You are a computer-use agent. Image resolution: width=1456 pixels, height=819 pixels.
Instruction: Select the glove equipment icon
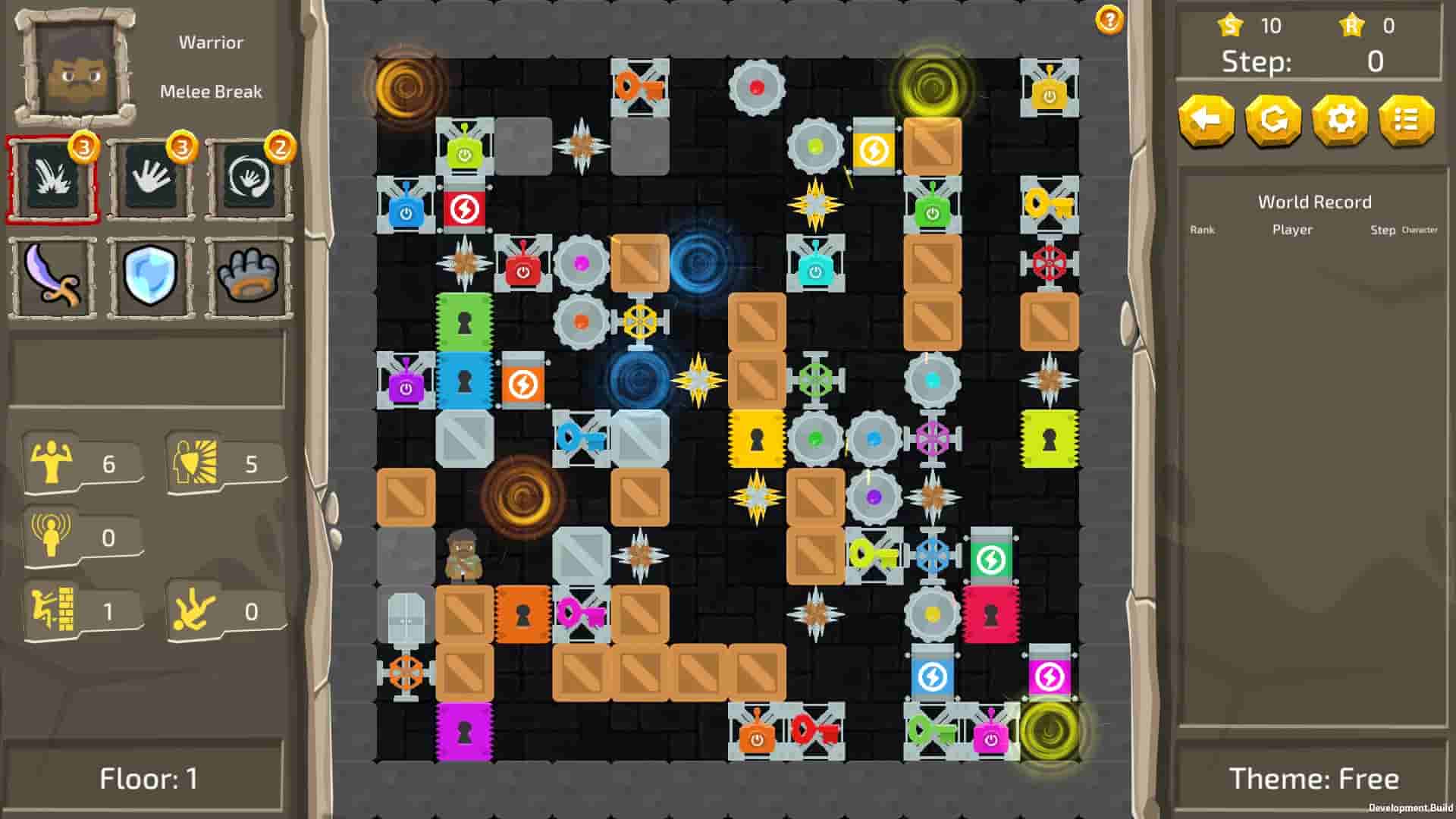pos(248,278)
